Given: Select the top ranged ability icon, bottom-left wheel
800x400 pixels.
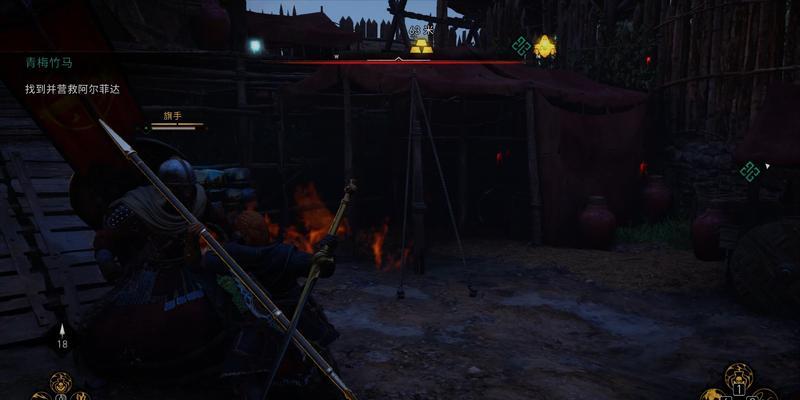Looking at the screenshot, I should [60, 380].
